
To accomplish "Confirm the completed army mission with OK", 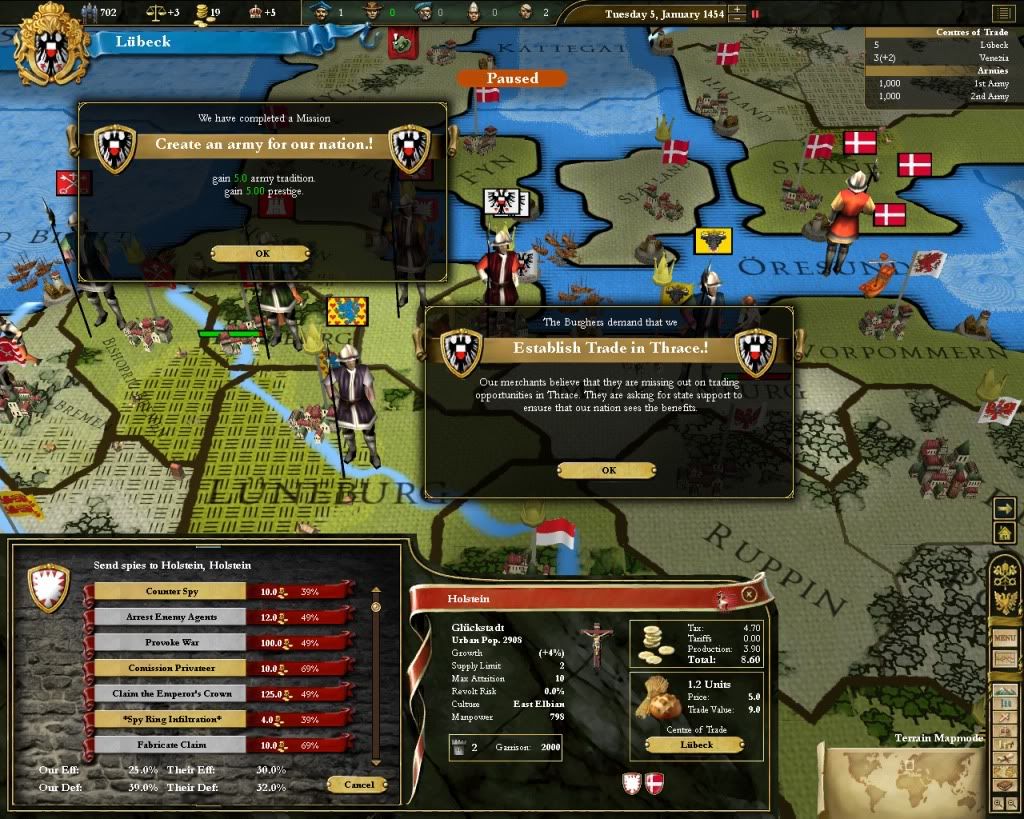I will [x=262, y=253].
